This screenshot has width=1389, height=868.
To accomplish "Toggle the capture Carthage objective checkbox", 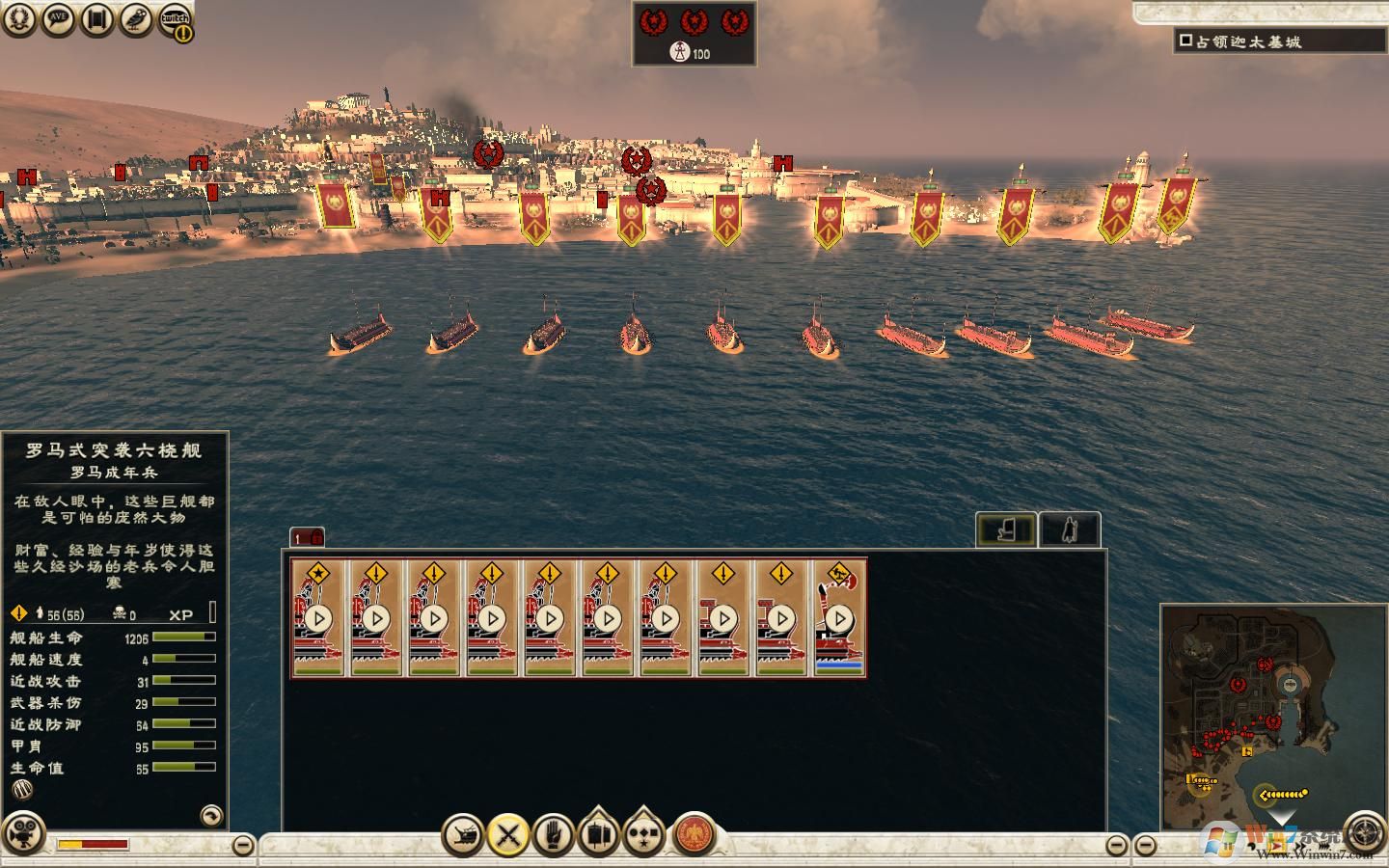I will [1185, 41].
